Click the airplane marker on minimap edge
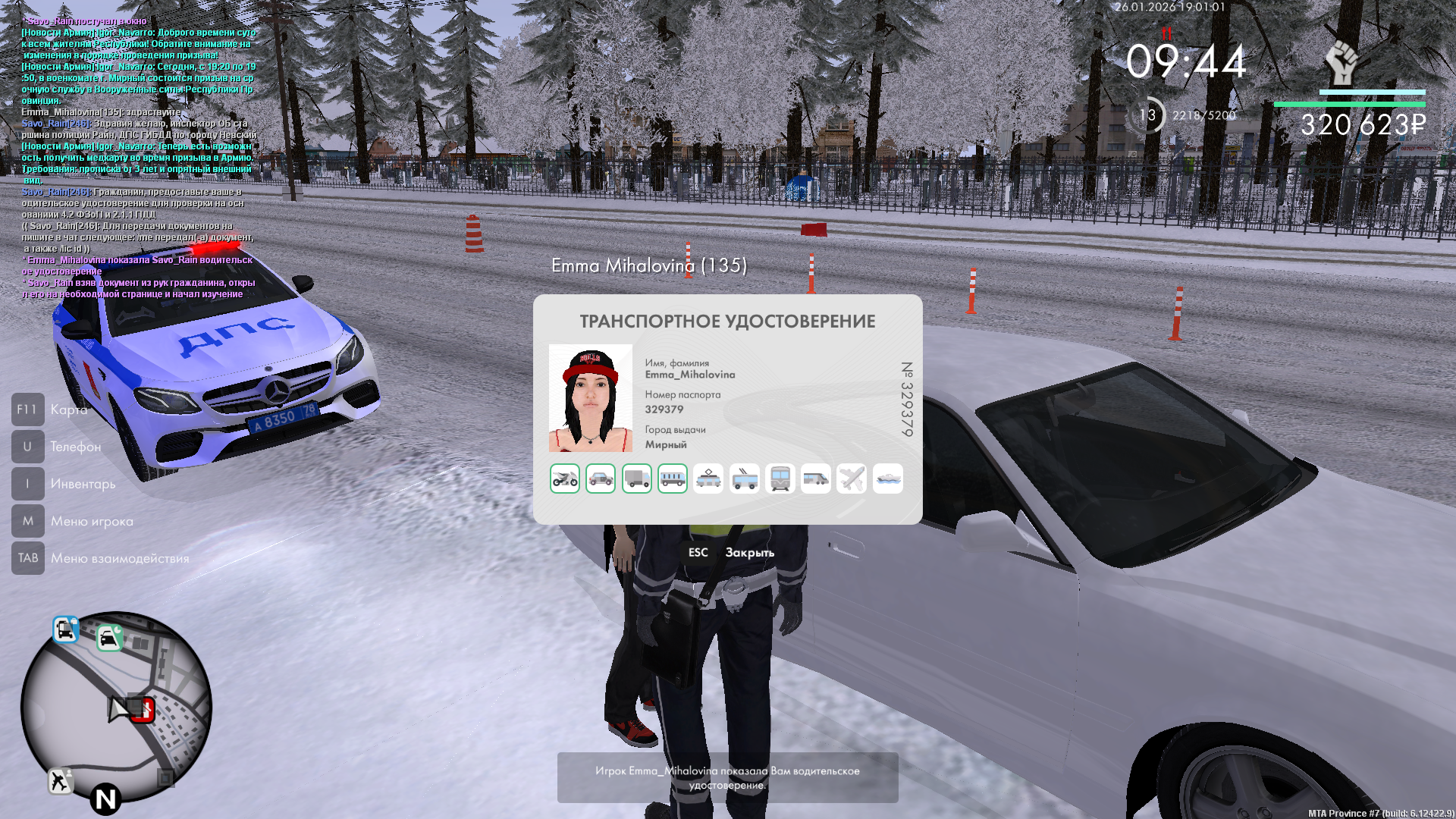Screen dimensions: 1456x819 point(60,780)
